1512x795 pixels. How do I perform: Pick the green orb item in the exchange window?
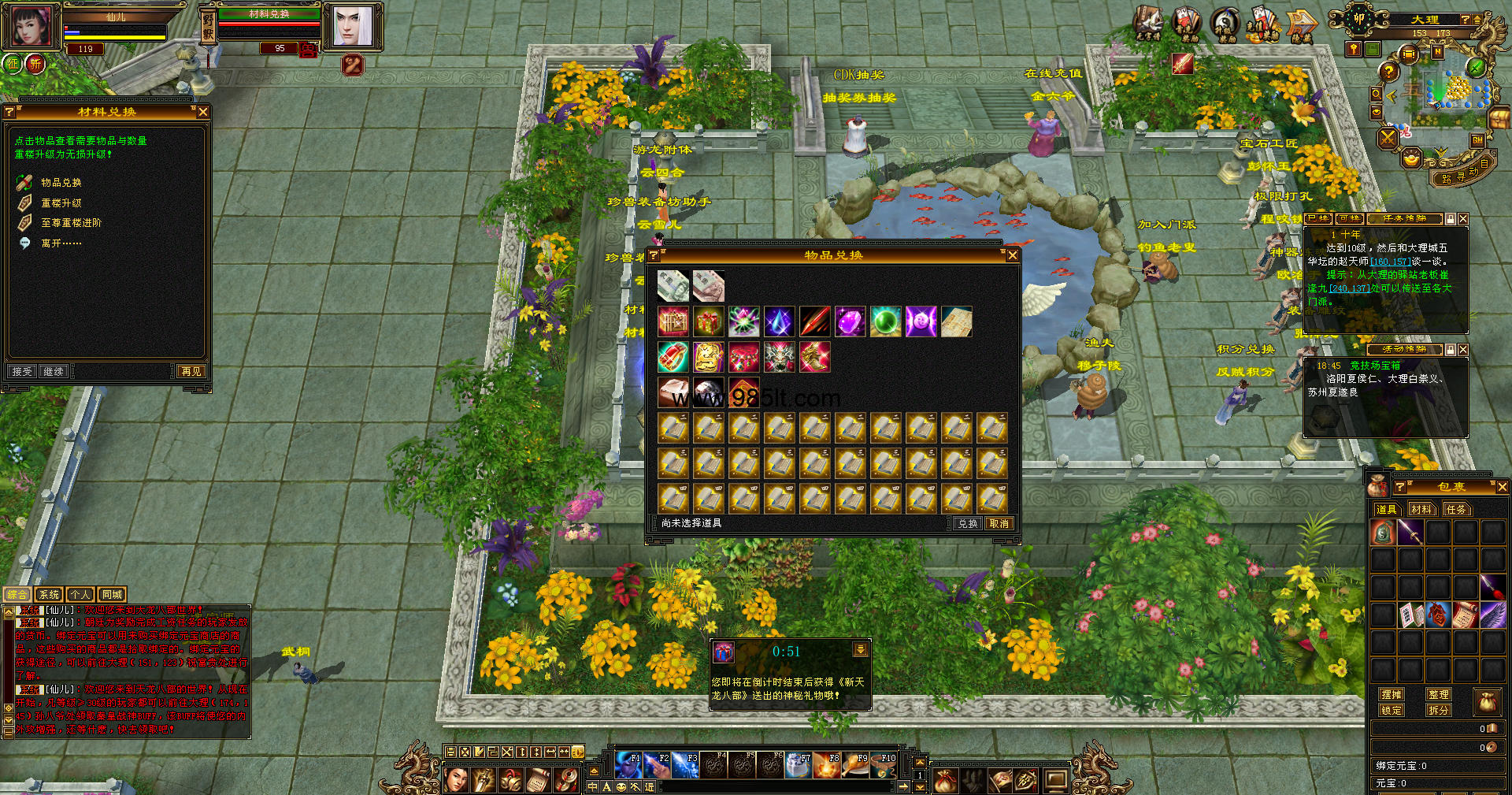(x=885, y=321)
